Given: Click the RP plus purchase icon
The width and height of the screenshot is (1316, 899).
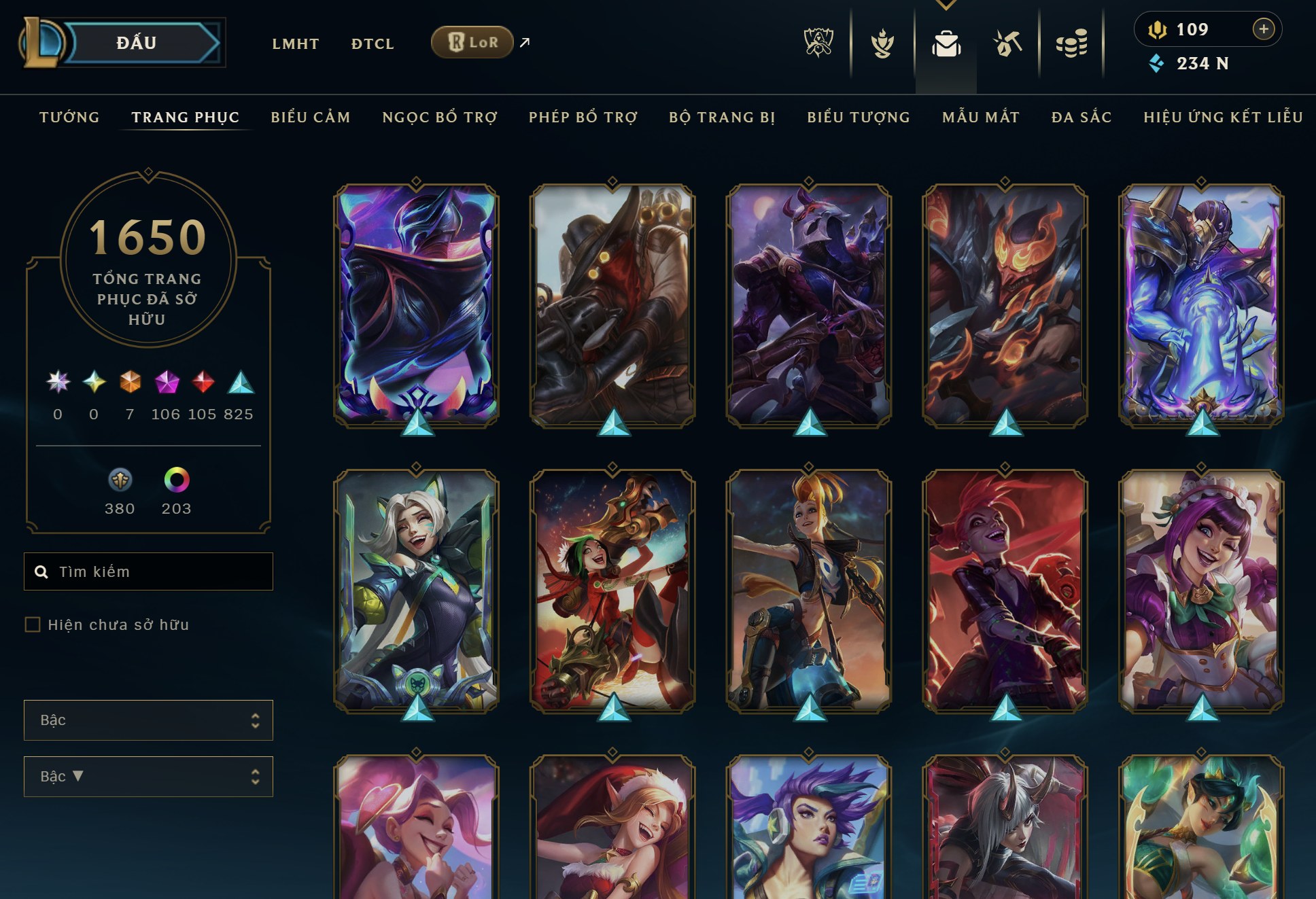Looking at the screenshot, I should 1263,29.
